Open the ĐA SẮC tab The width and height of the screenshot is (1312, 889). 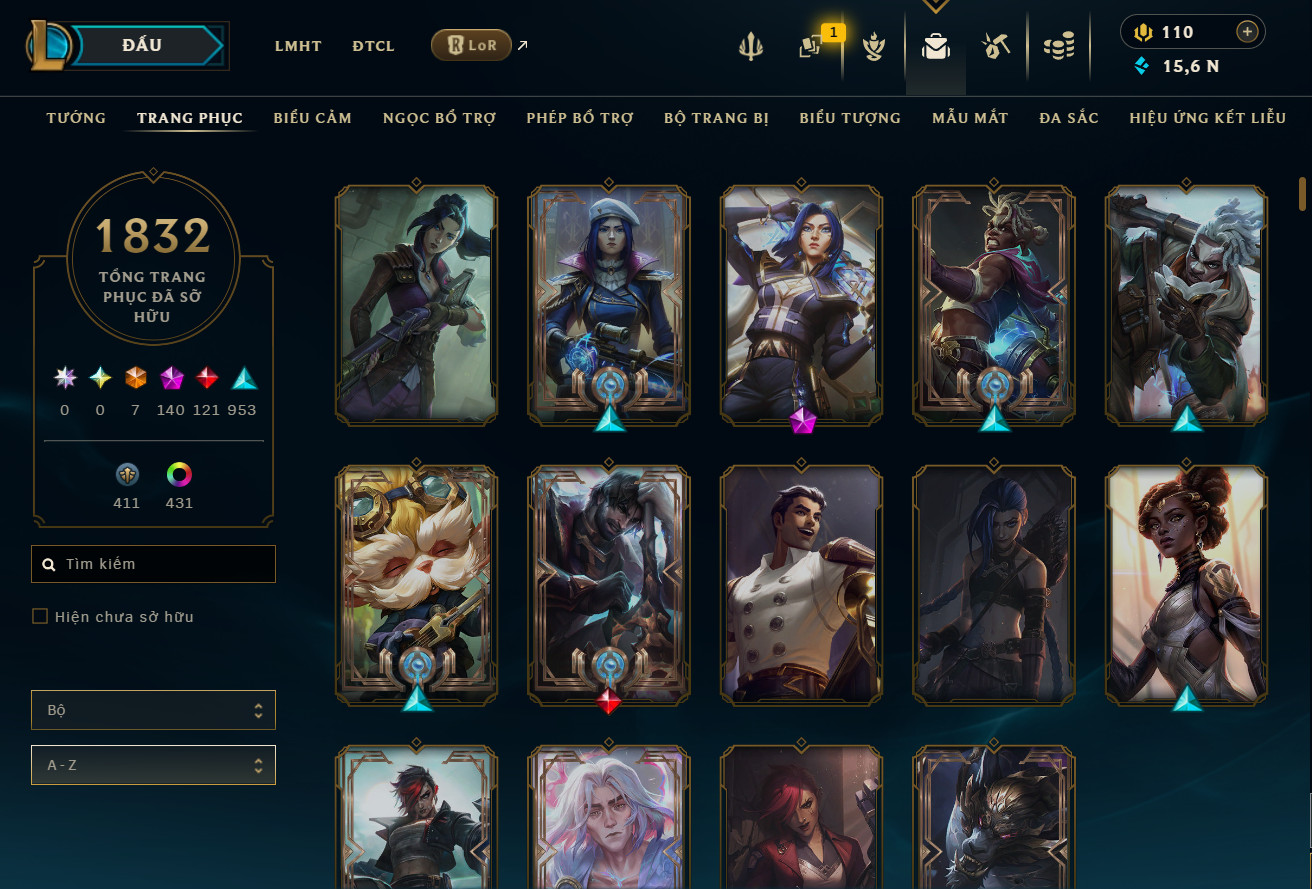1069,118
